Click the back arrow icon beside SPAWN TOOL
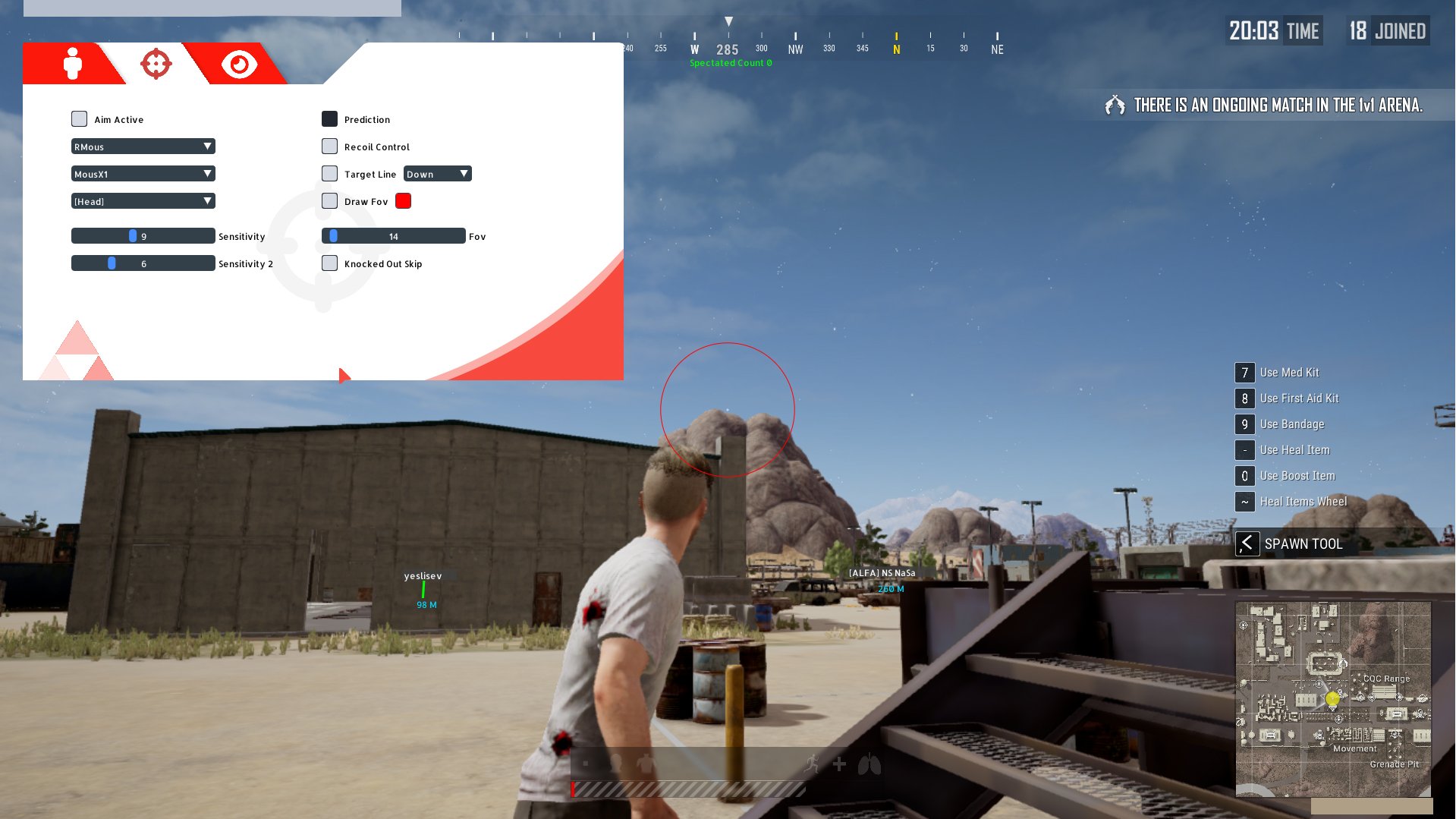 coord(1247,543)
